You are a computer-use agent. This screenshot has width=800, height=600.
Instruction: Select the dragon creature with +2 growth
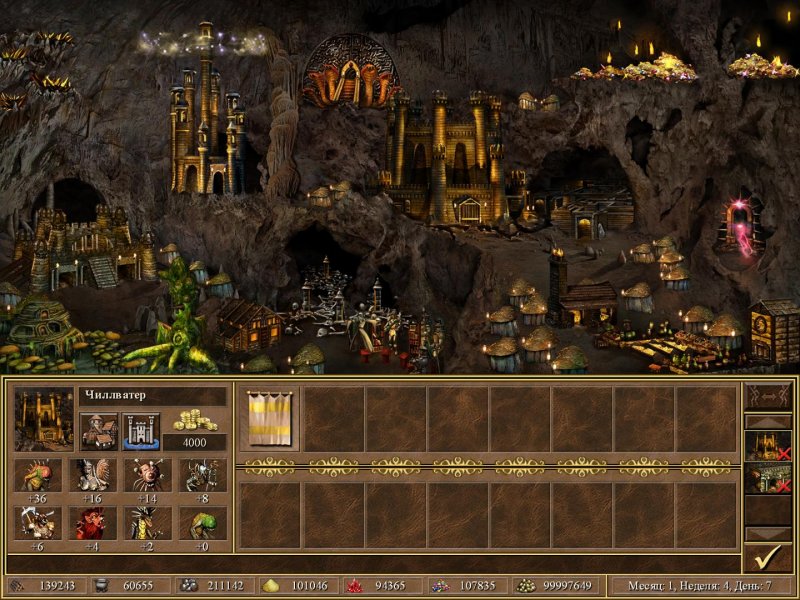[x=146, y=524]
